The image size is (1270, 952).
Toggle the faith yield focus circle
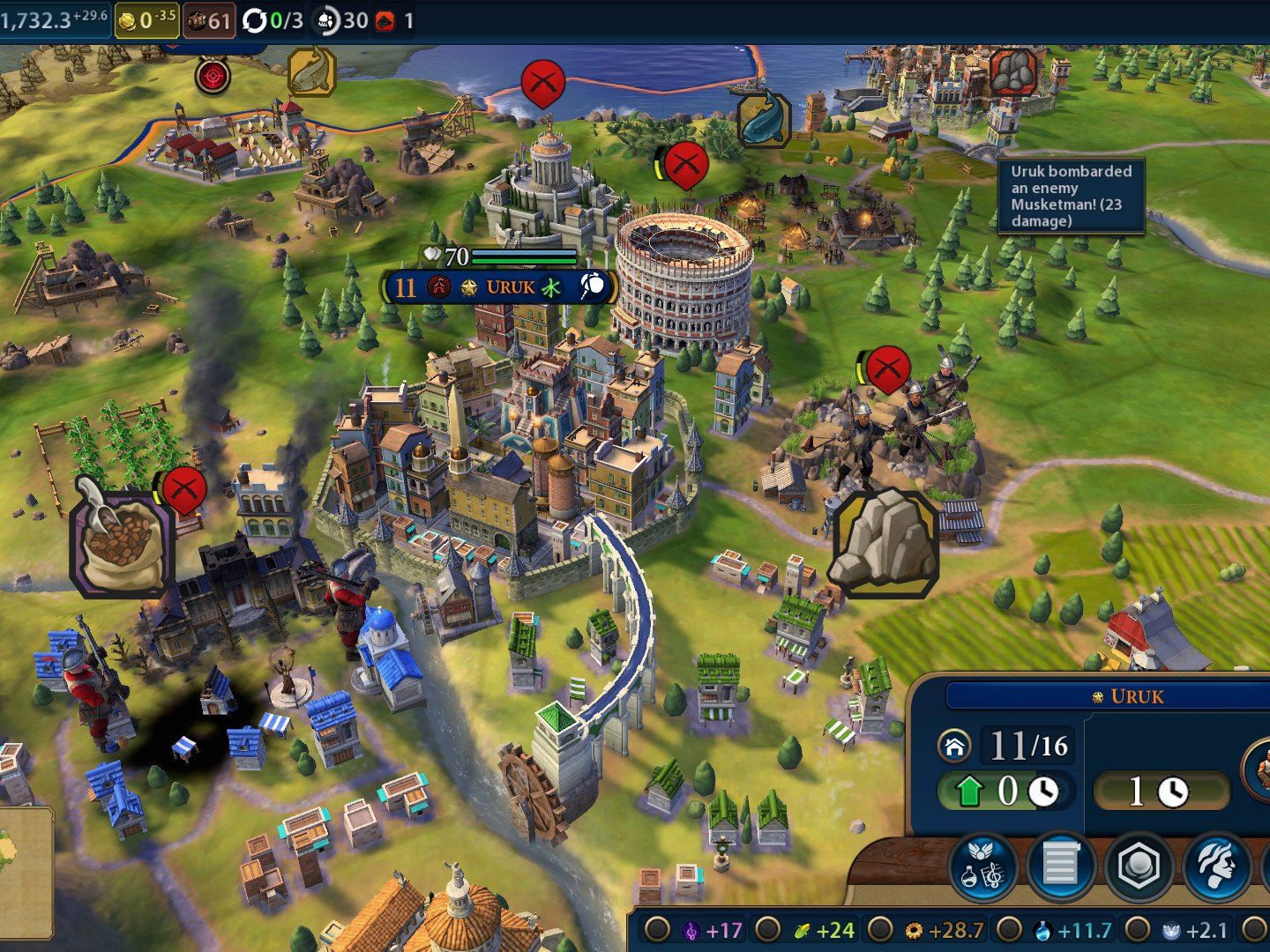tap(1138, 929)
